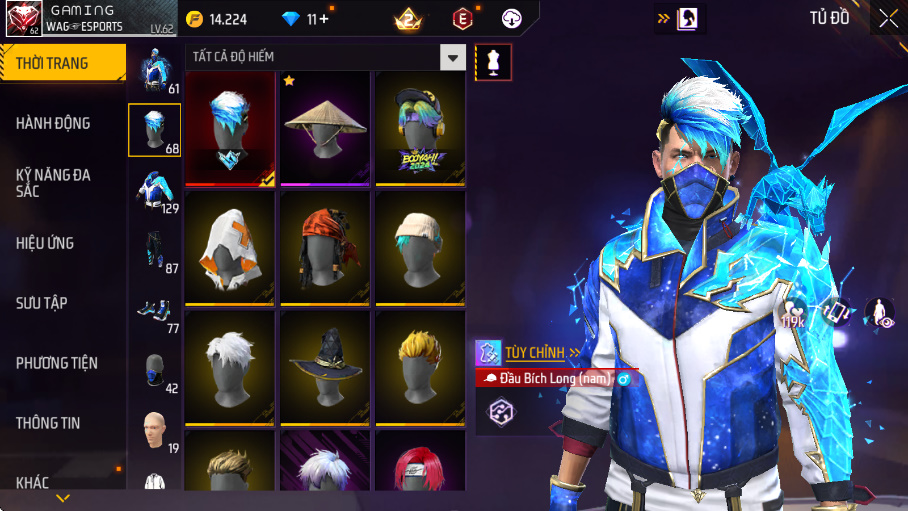Choose the red bandana headwear

tap(325, 247)
